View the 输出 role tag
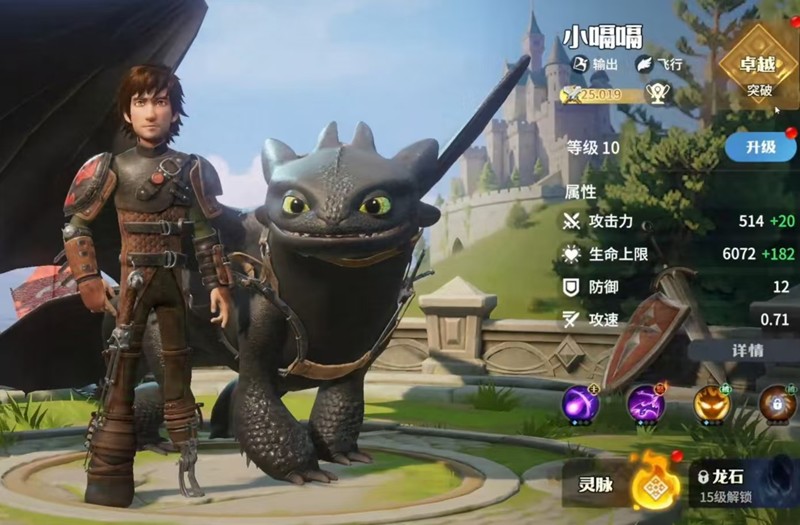This screenshot has width=800, height=525. (x=595, y=64)
